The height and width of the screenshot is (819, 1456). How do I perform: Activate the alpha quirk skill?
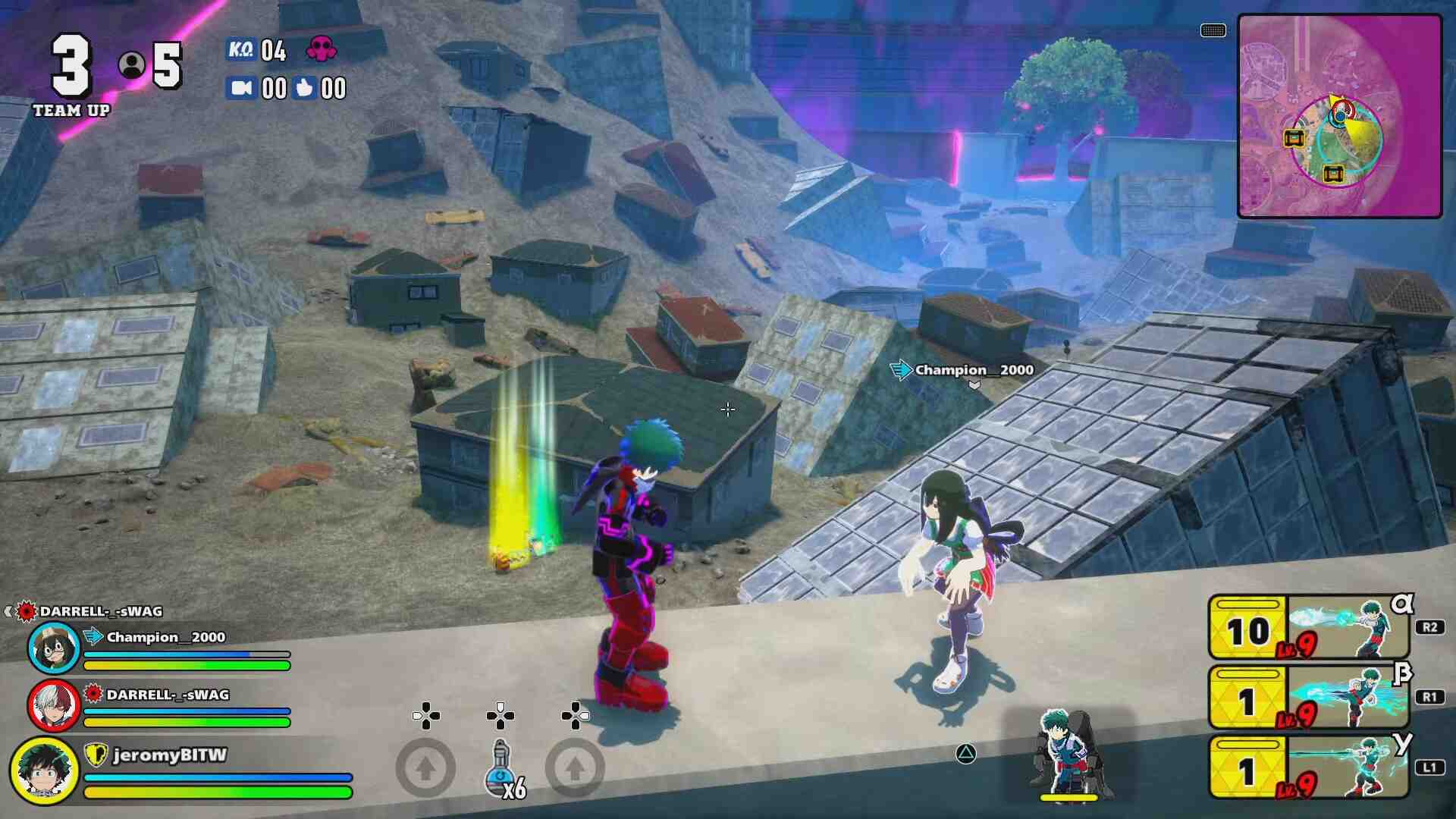click(x=1310, y=628)
